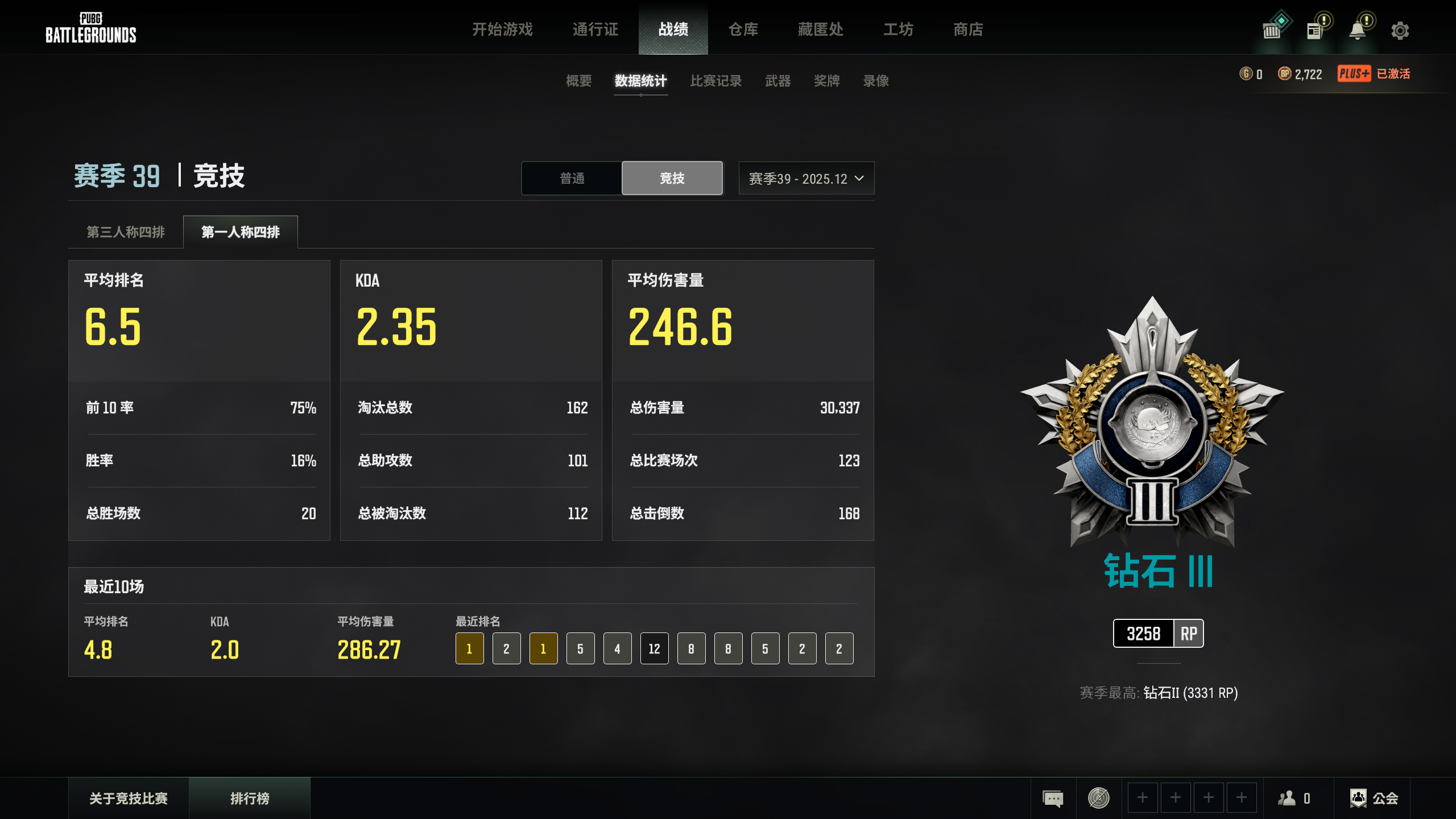This screenshot has height=819, width=1456.
Task: Open the chat messages icon at bottom
Action: [x=1053, y=797]
